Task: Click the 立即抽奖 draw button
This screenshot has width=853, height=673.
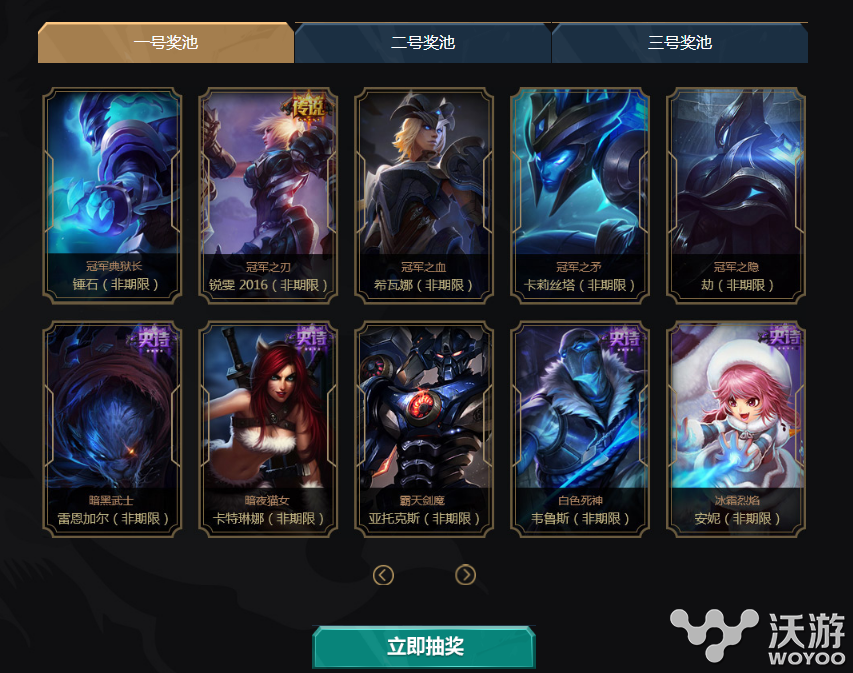Action: click(424, 647)
